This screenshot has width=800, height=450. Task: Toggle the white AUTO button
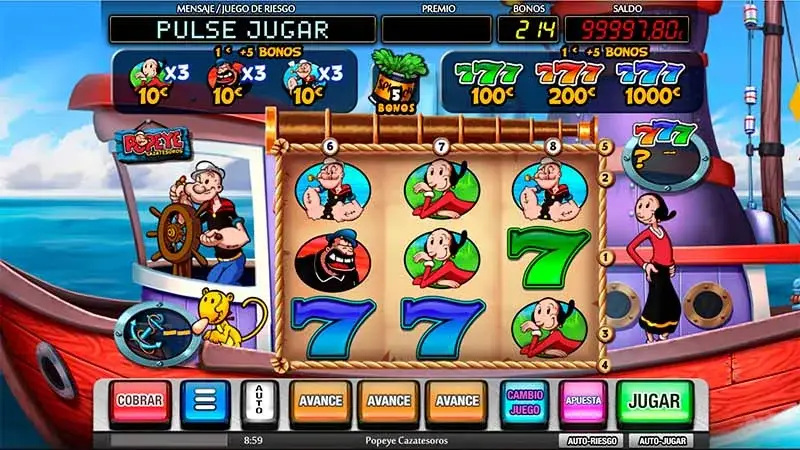pos(259,401)
